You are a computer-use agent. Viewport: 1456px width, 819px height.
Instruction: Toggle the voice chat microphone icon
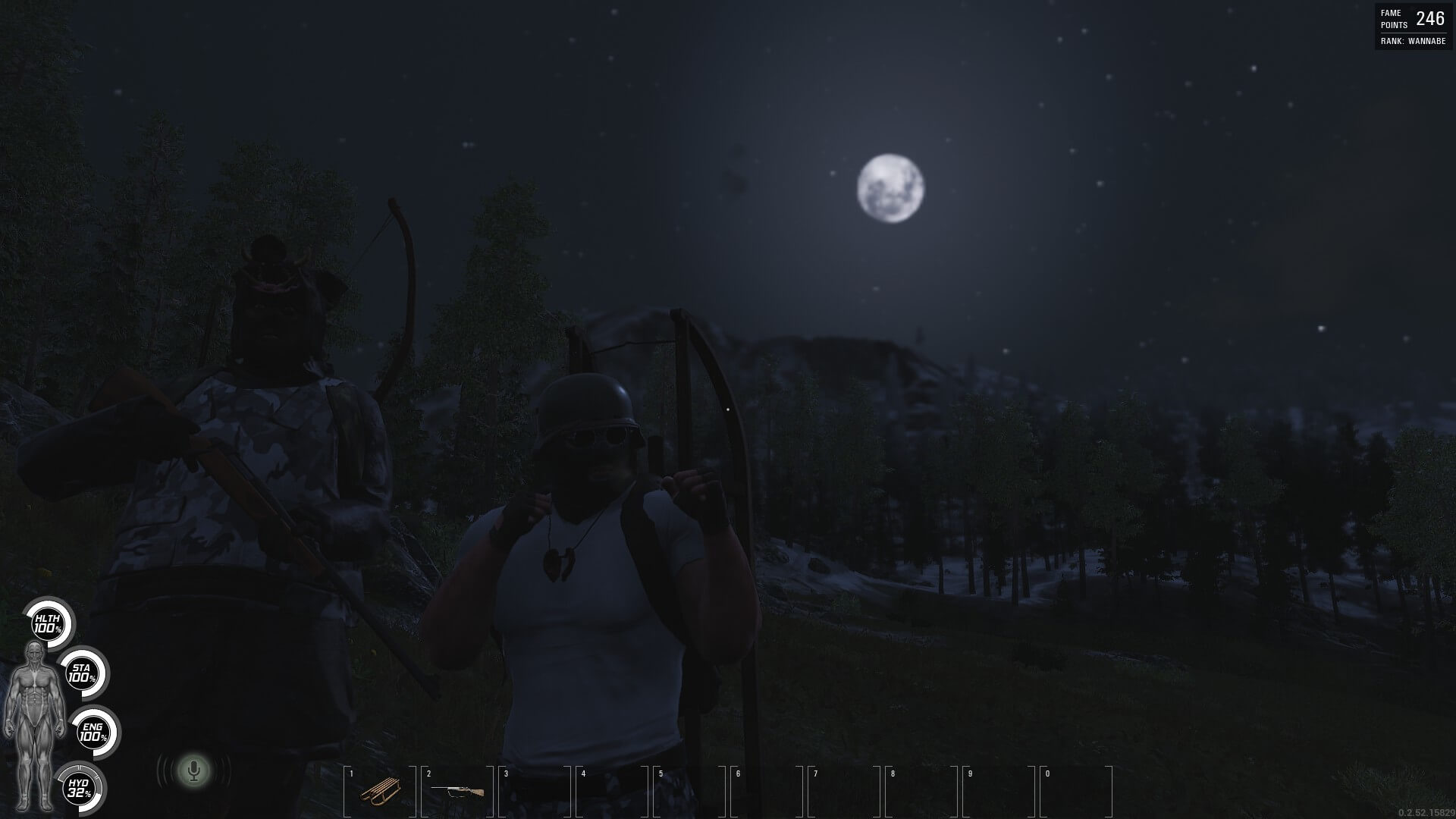pos(194,771)
